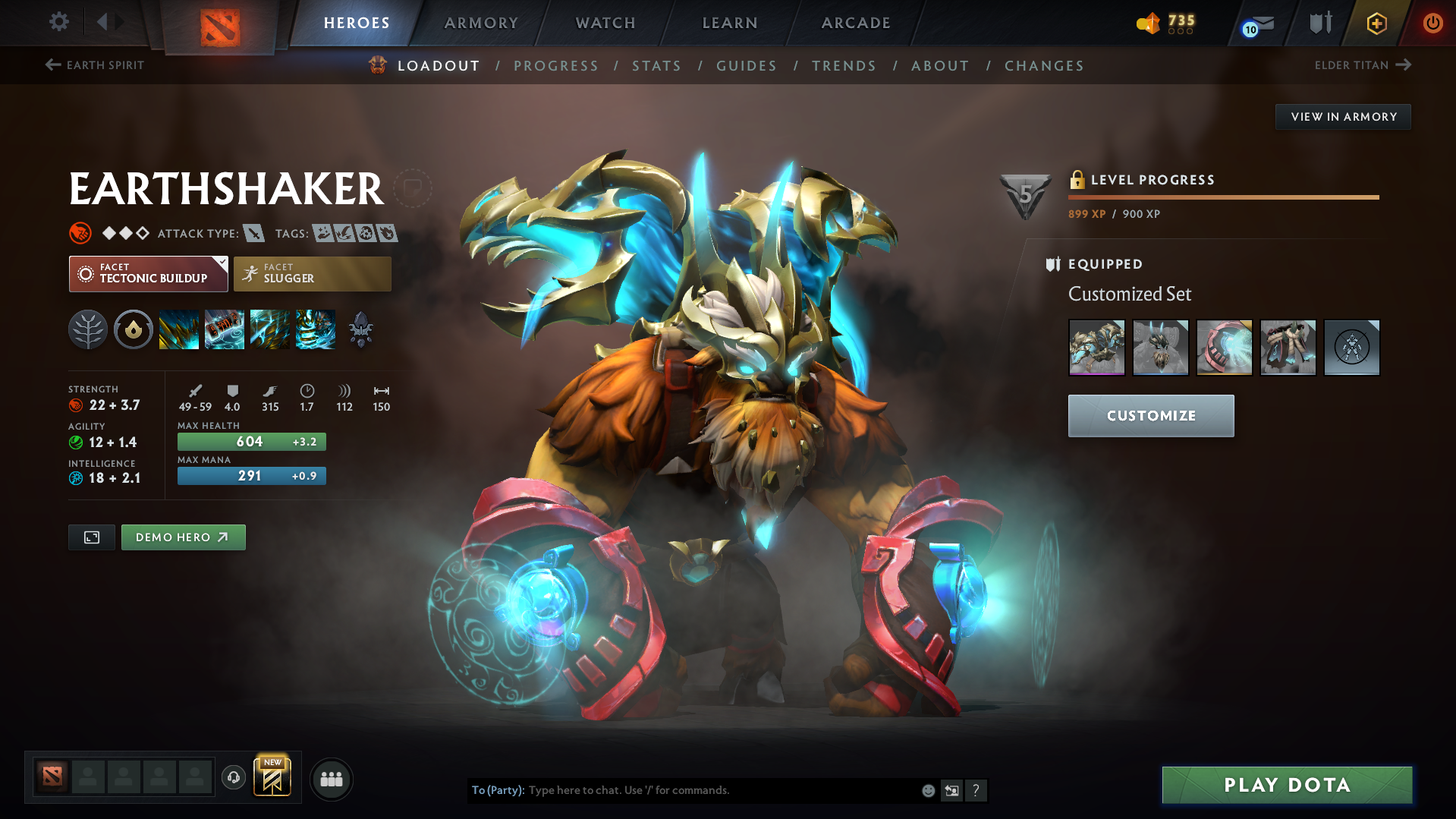Image resolution: width=1456 pixels, height=819 pixels.
Task: Switch facet to Slugger
Action: click(x=313, y=274)
